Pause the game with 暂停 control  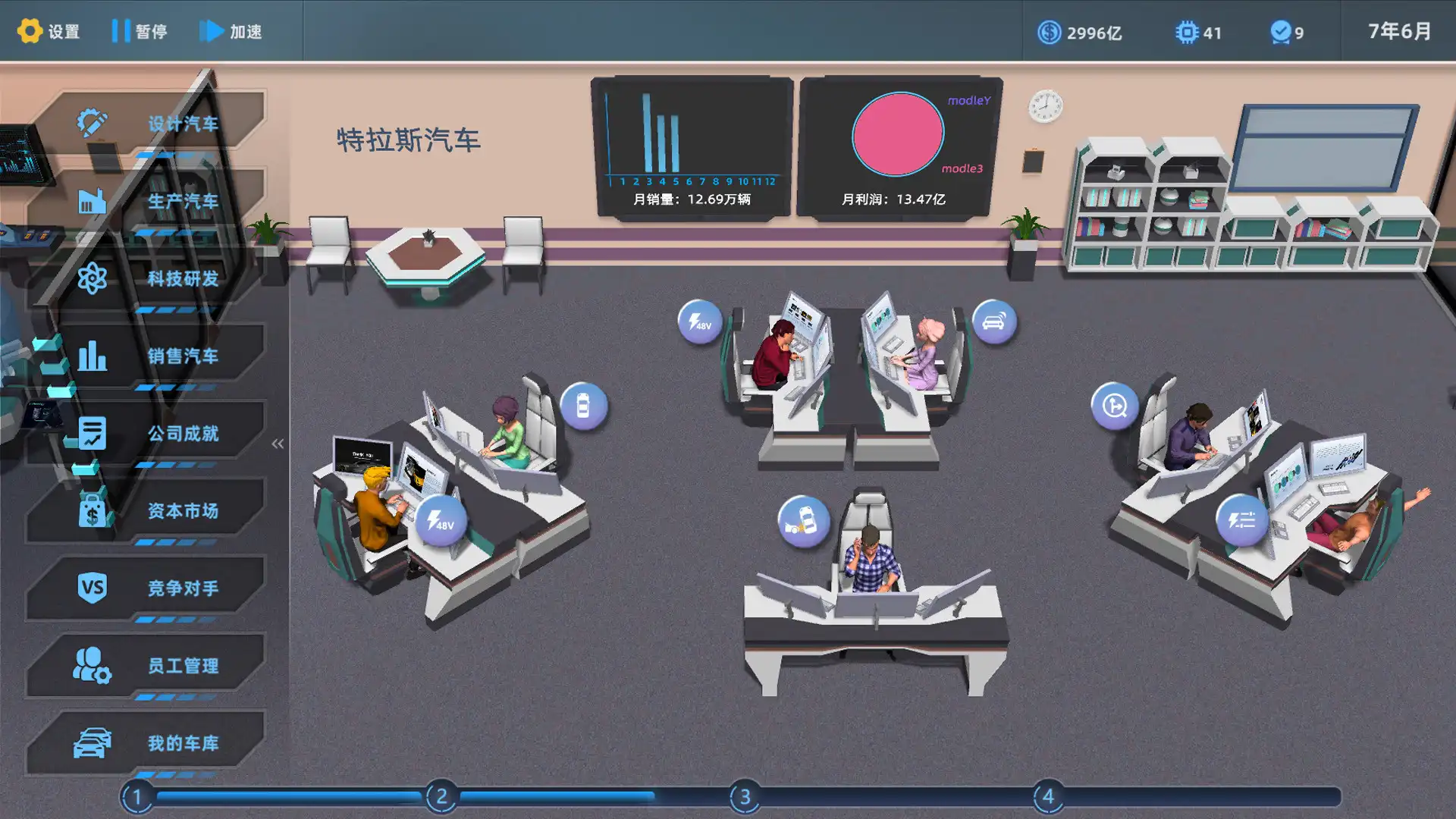click(141, 31)
